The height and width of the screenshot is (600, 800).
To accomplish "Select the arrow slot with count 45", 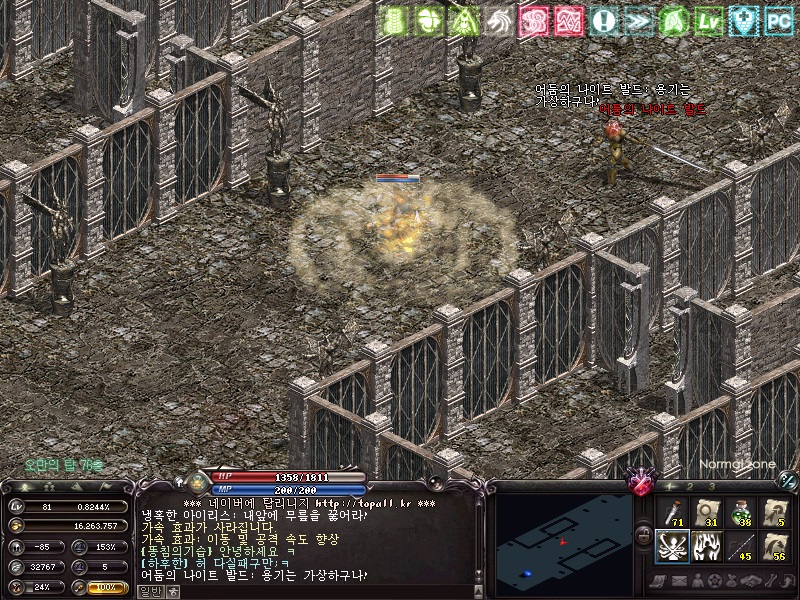I will tap(741, 547).
